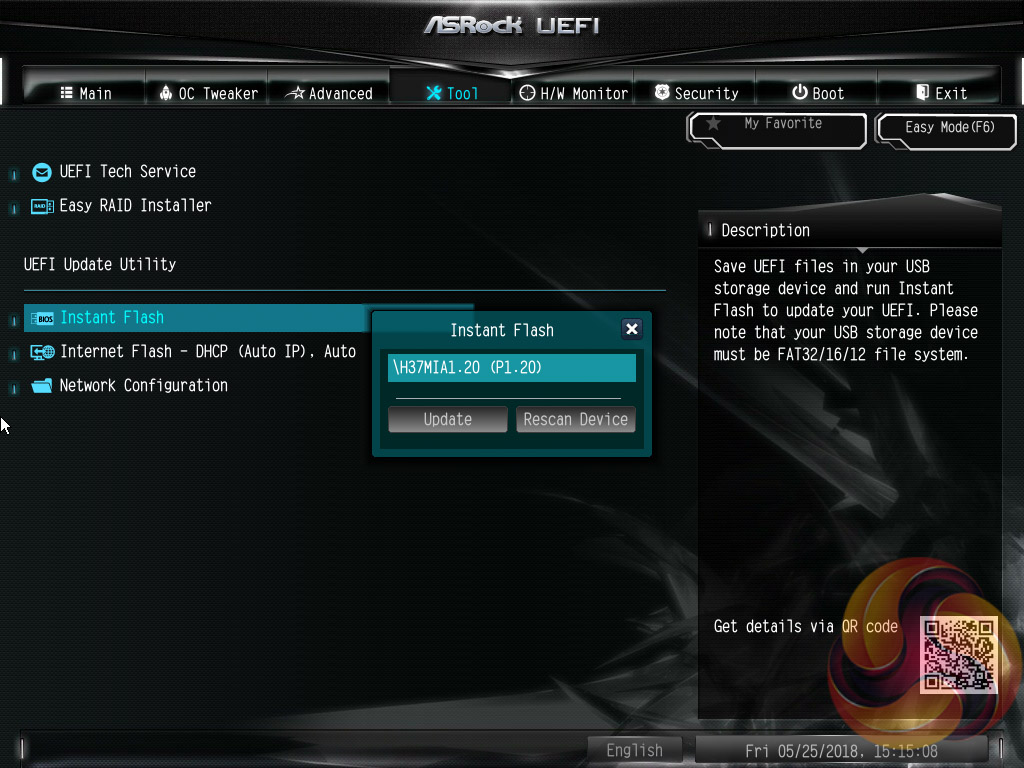
Task: Choose the Exit tab
Action: tap(941, 93)
